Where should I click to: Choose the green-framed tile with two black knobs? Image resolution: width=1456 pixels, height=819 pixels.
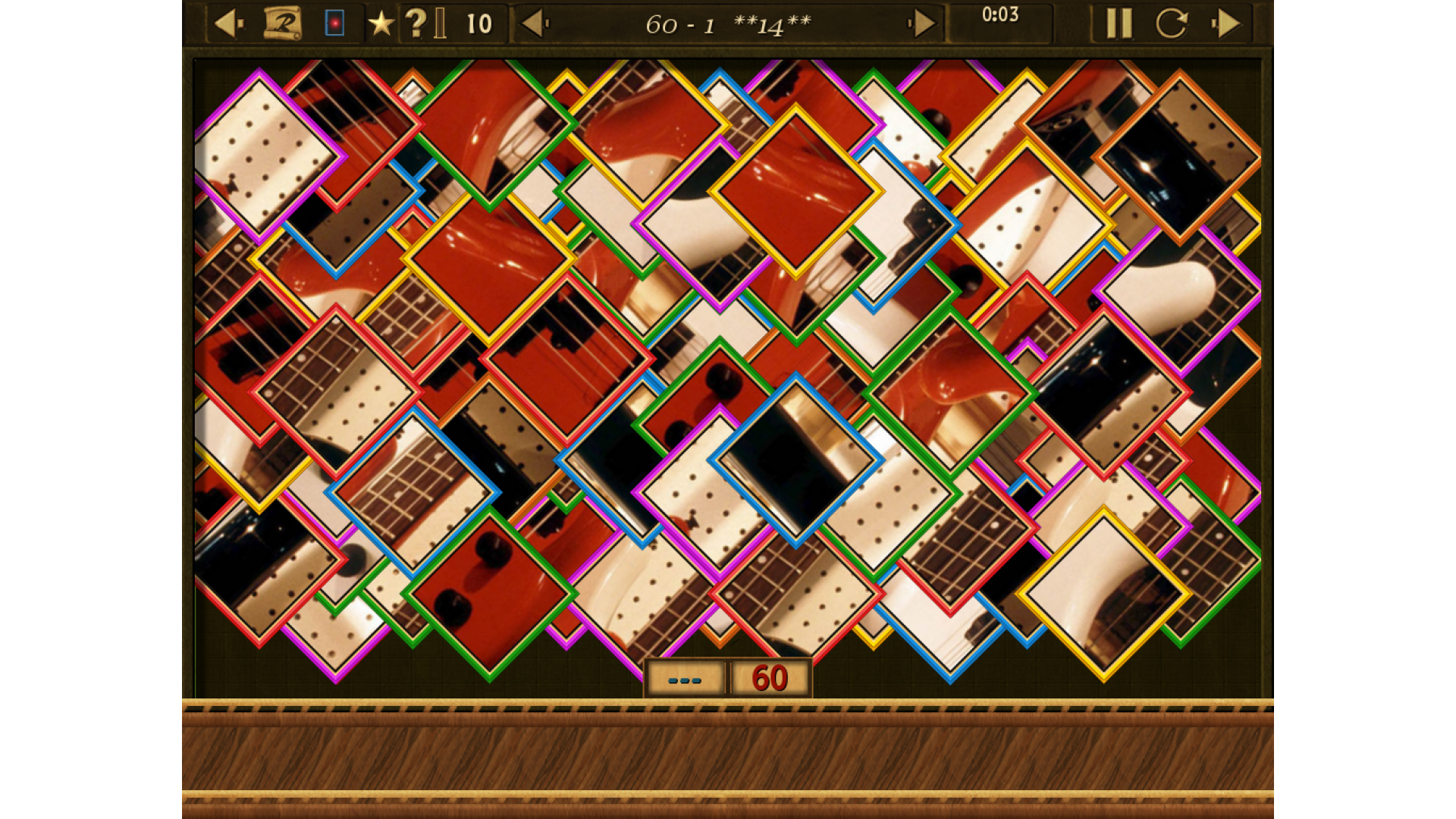tap(489, 594)
